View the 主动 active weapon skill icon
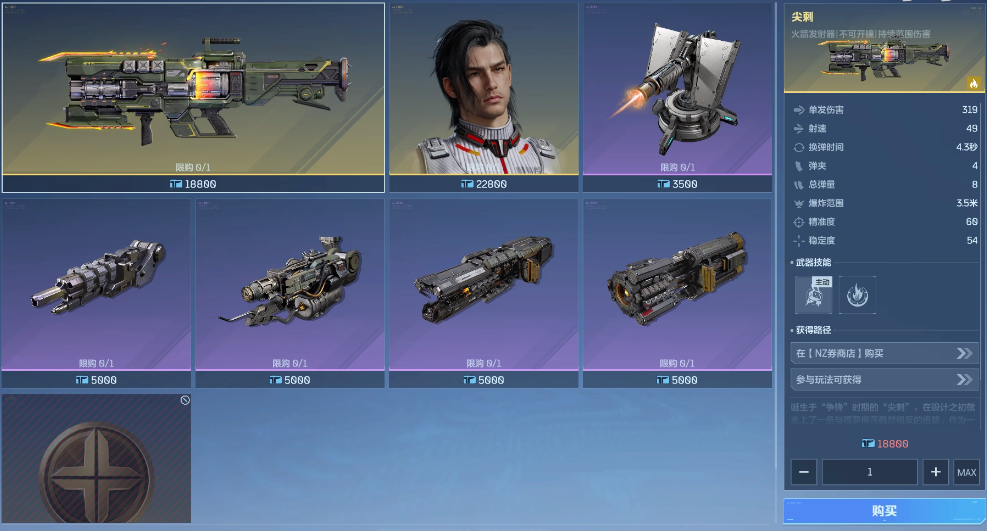Image resolution: width=987 pixels, height=531 pixels. pyautogui.click(x=813, y=295)
